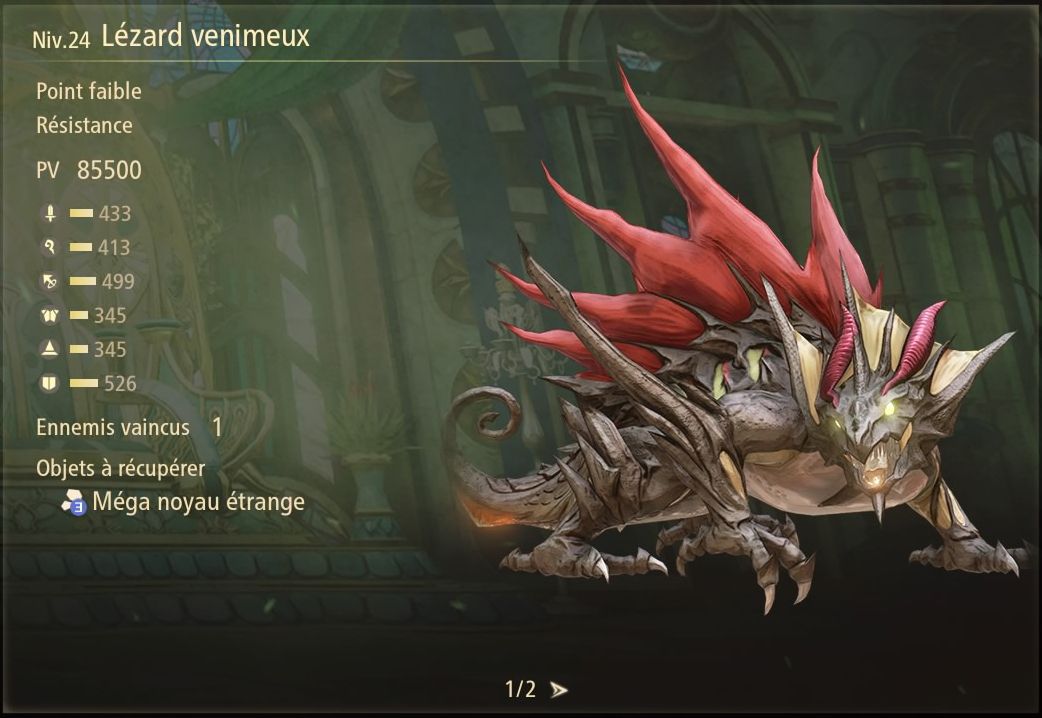Viewport: 1042px width, 718px height.
Task: Select the Méga noyau étrange item entry
Action: point(197,502)
